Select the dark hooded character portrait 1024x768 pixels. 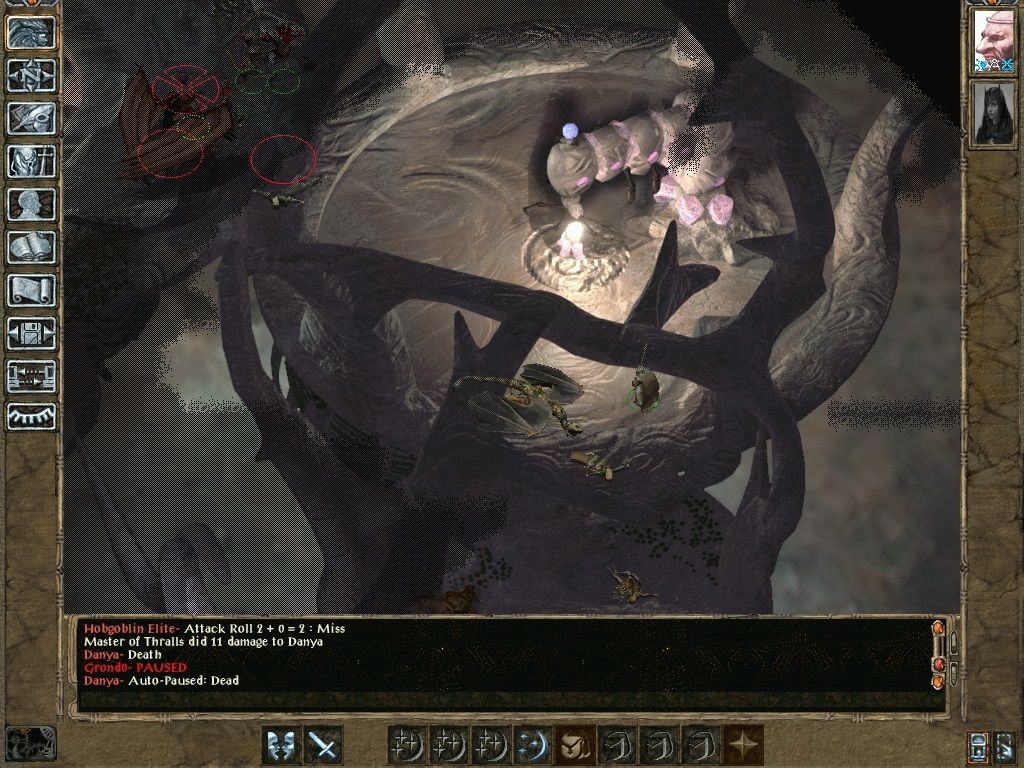(993, 113)
